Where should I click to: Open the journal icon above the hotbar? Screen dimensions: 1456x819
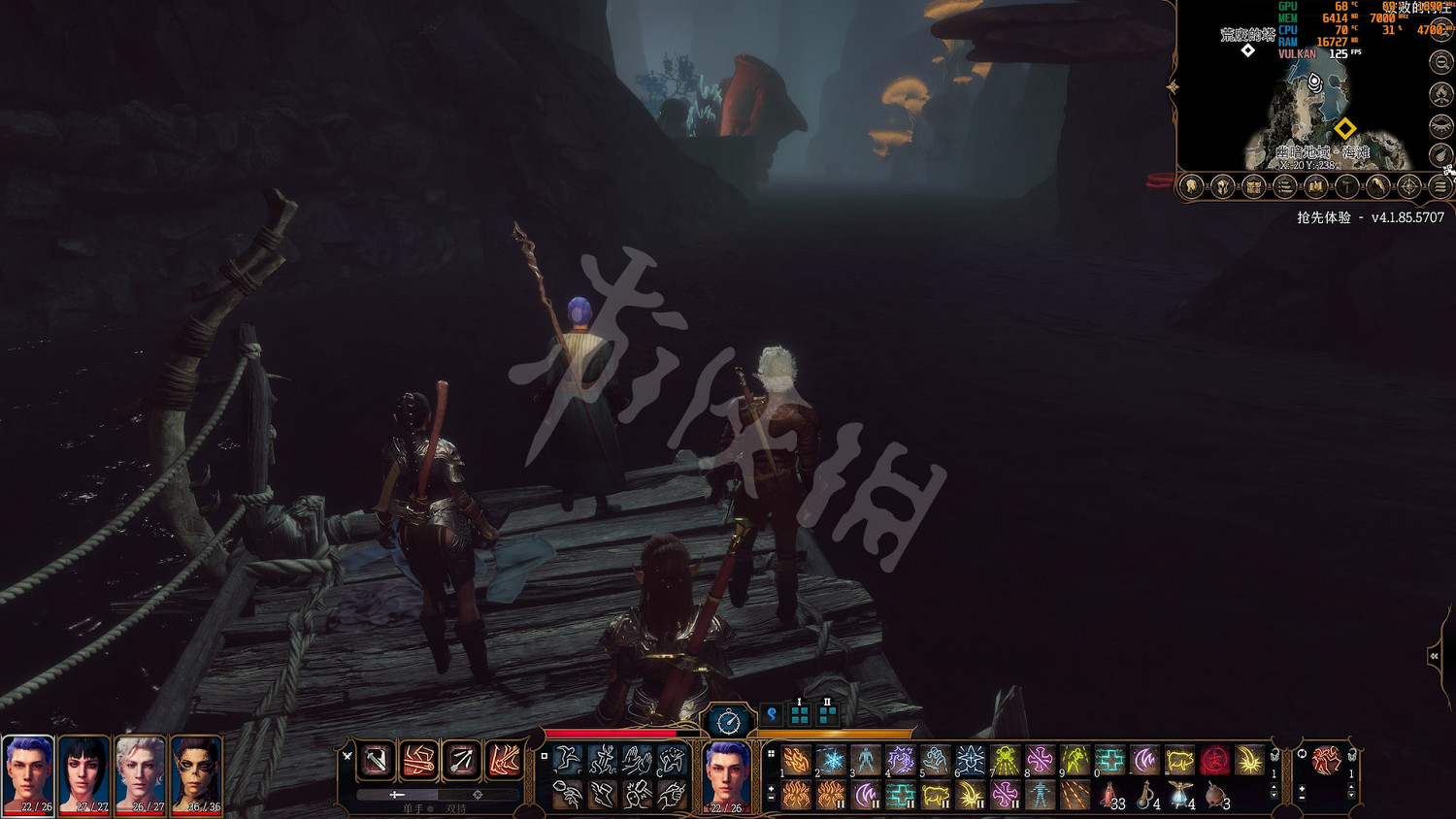tap(1285, 189)
